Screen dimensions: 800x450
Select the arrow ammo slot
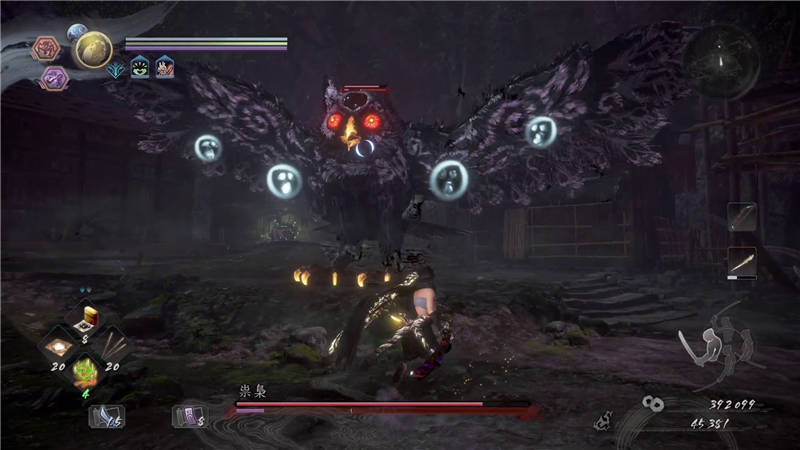tap(106, 415)
